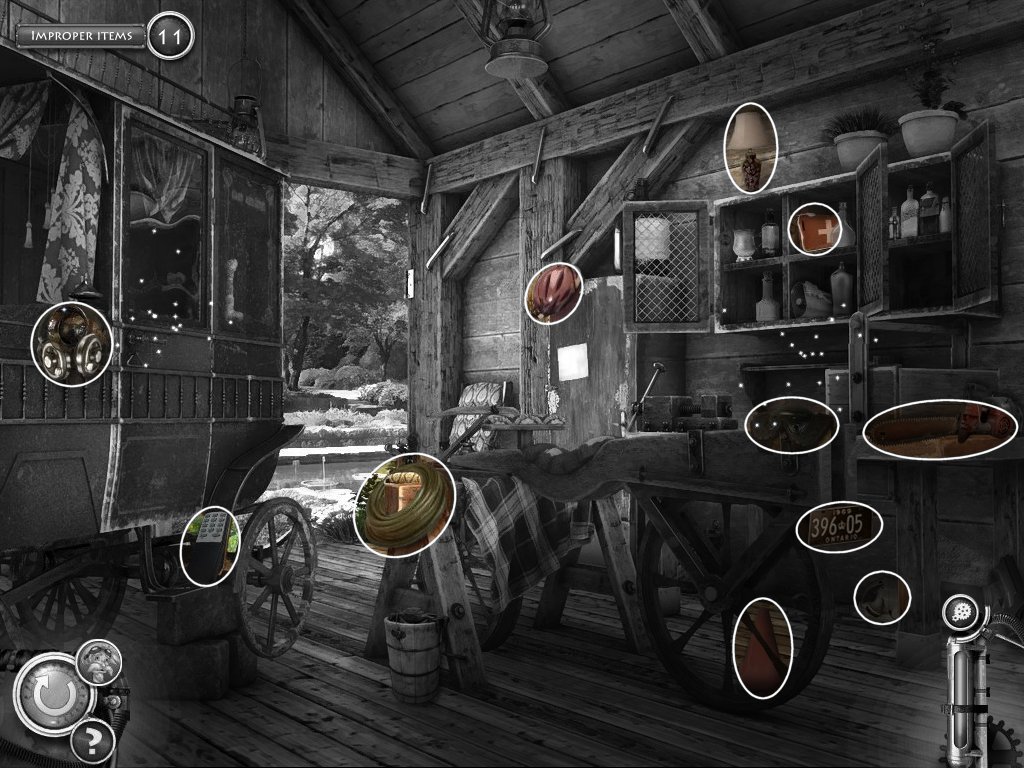Select the circled orange first aid kit

tap(814, 229)
